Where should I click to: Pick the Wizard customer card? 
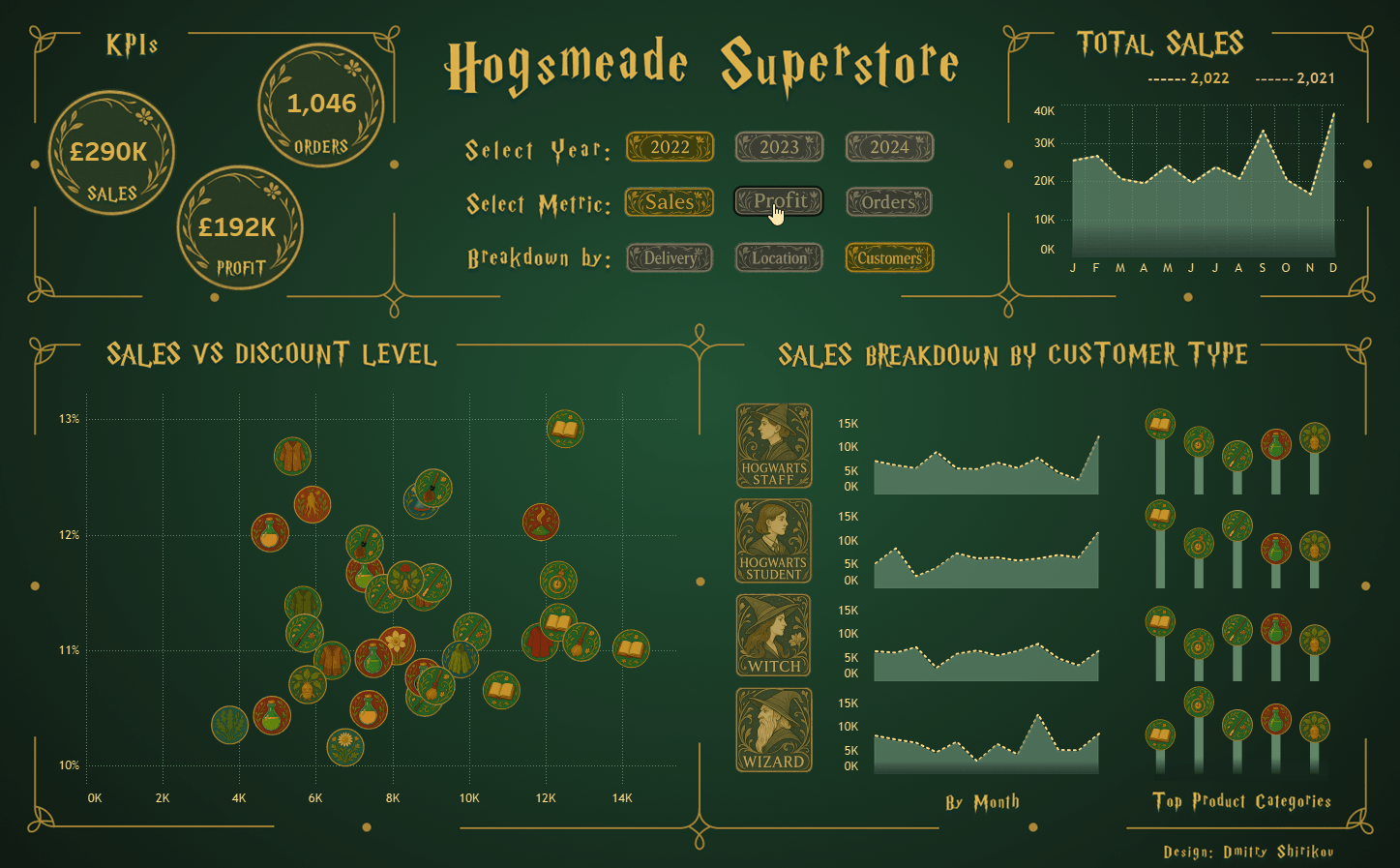pyautogui.click(x=774, y=730)
